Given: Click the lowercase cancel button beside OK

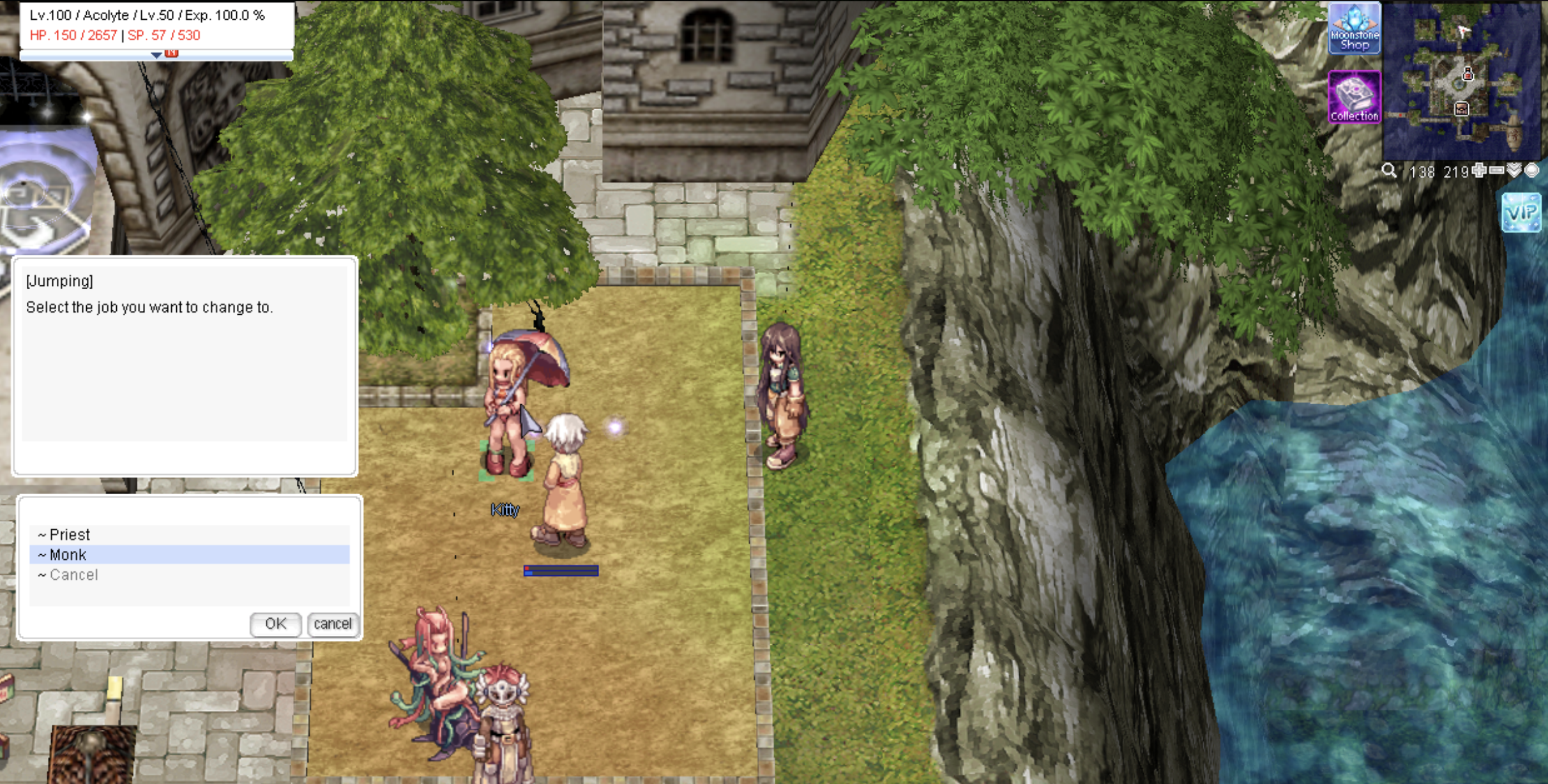Looking at the screenshot, I should 333,624.
